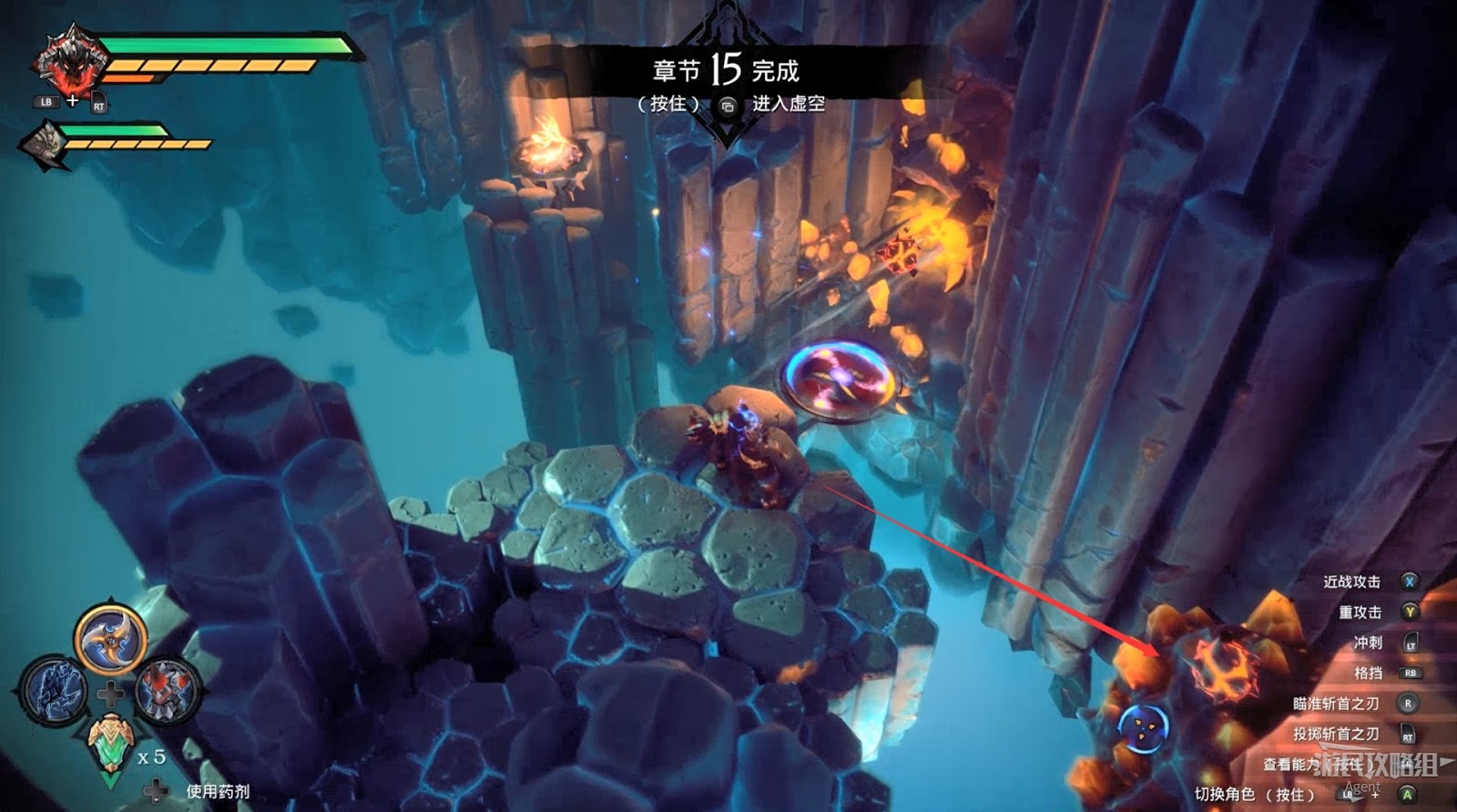Activate the blue lightning gauntlet ability
The image size is (1457, 812).
pyautogui.click(x=55, y=690)
